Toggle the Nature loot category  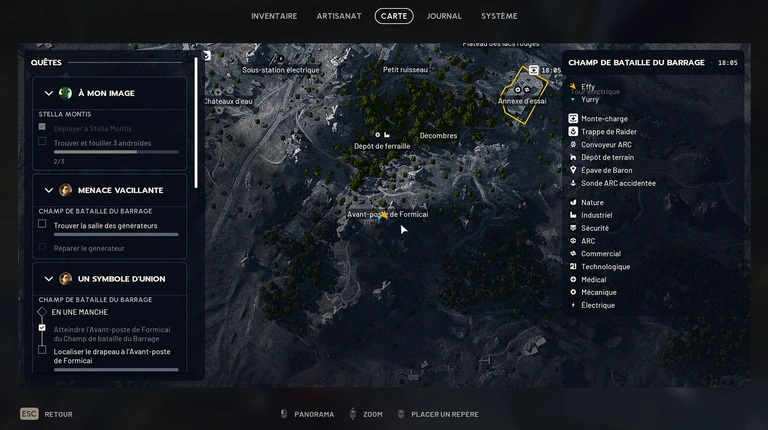(592, 203)
